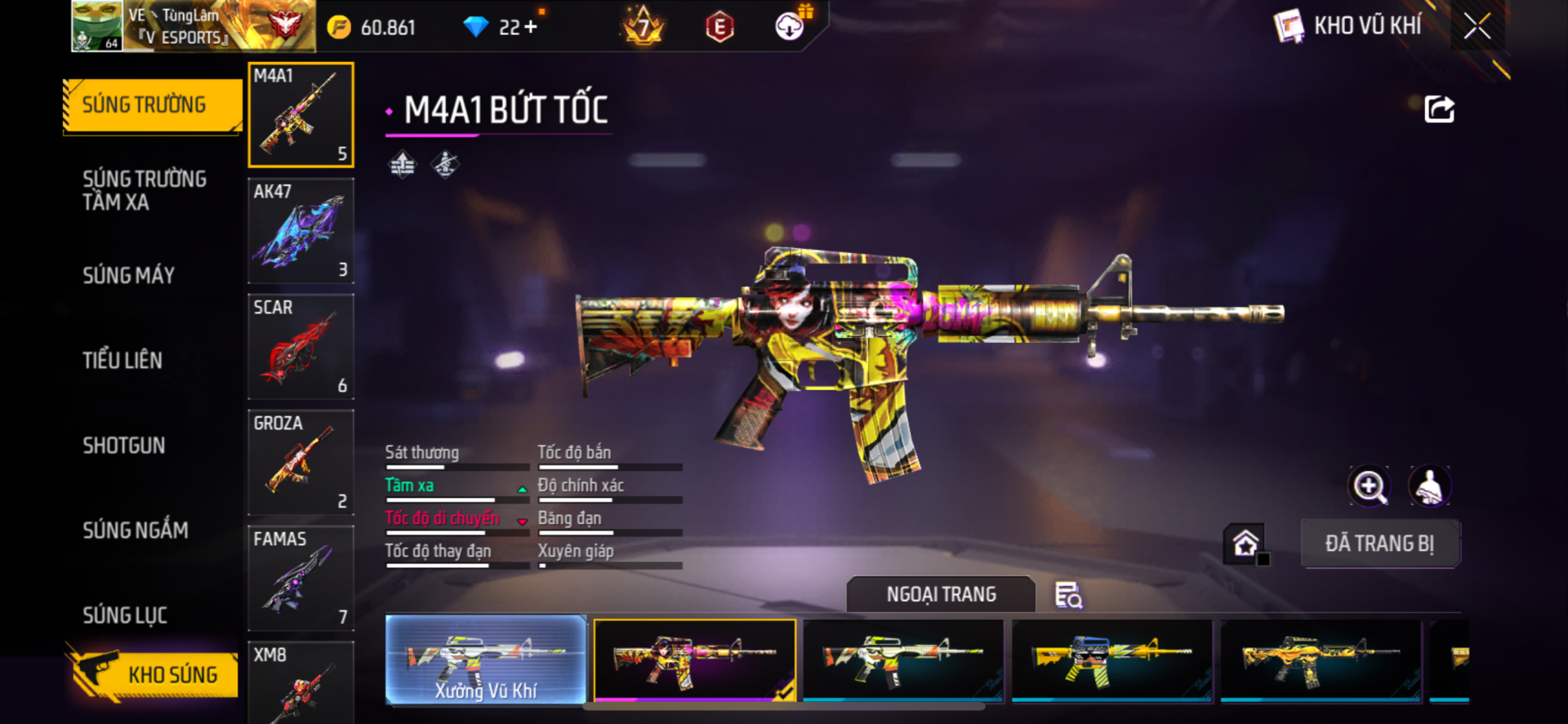
Task: Select the AK47 weapon tile
Action: (x=301, y=231)
